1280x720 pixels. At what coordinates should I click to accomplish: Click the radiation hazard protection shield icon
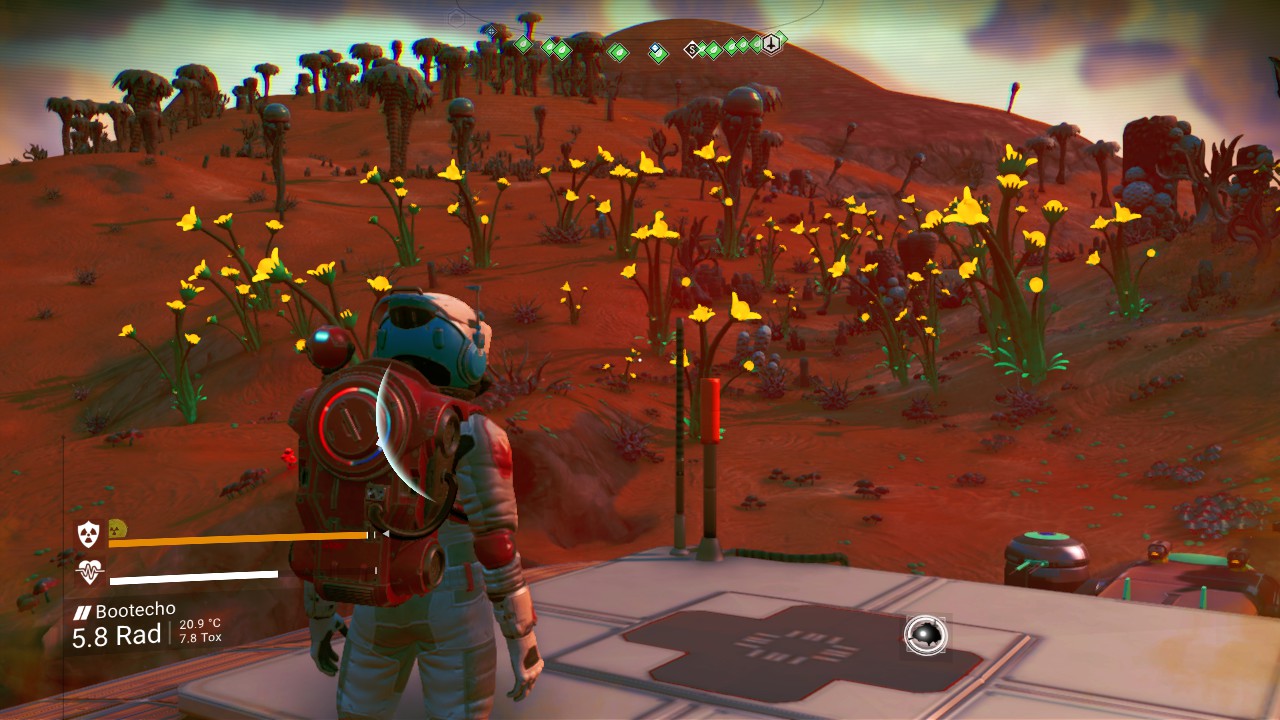point(89,535)
